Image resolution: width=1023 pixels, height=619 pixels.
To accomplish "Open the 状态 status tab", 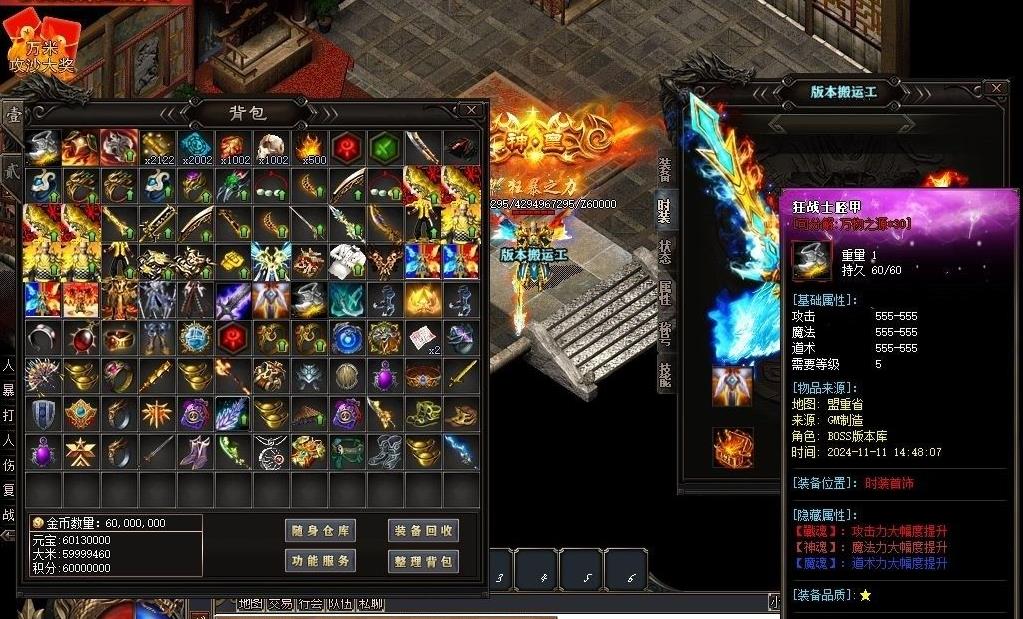I will [x=665, y=250].
